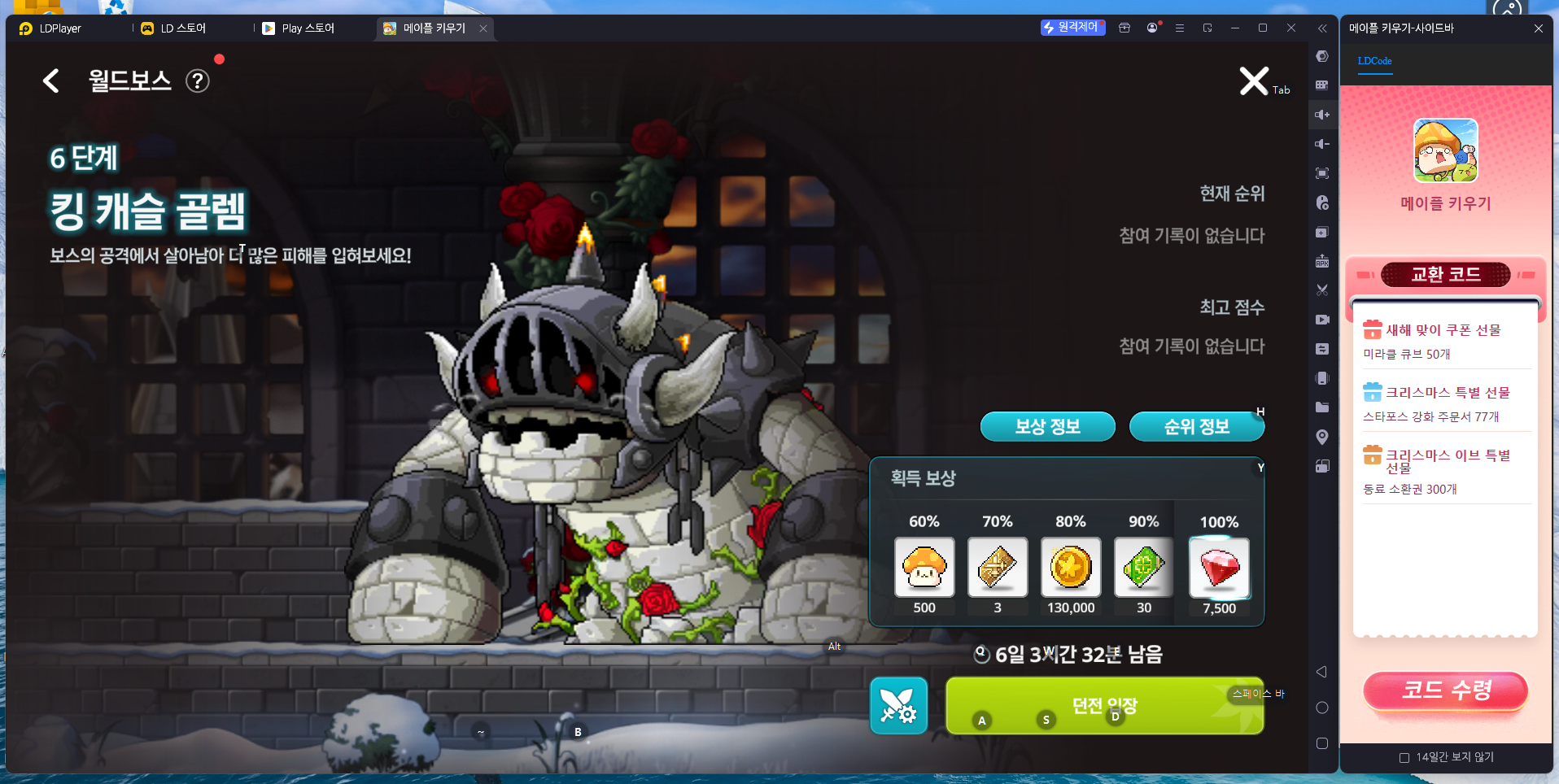Decrease volume via volume-down sidebar icon
Screen dimensions: 1559x784
(1322, 143)
